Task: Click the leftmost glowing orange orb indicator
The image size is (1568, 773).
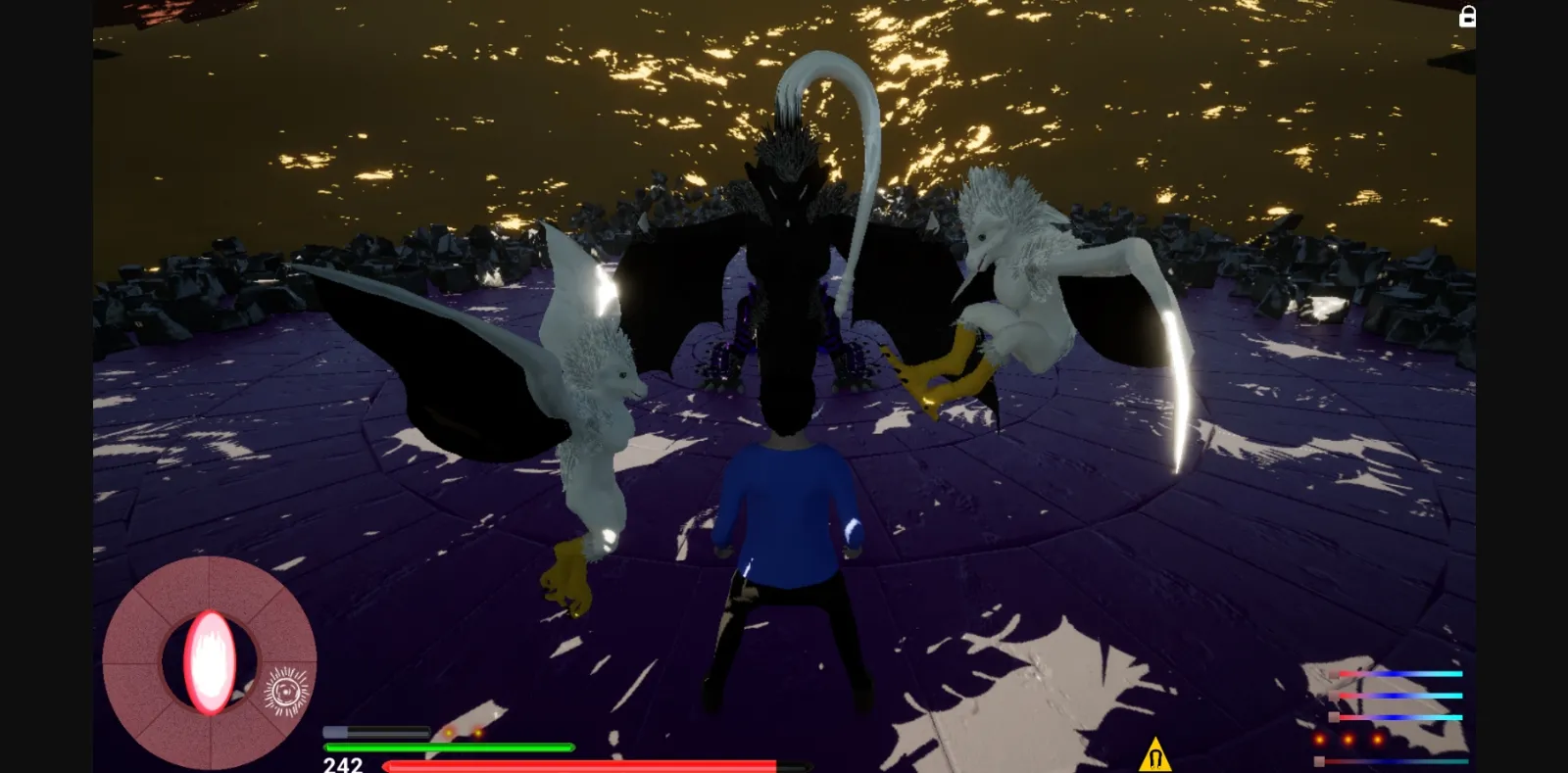Action: [1319, 740]
